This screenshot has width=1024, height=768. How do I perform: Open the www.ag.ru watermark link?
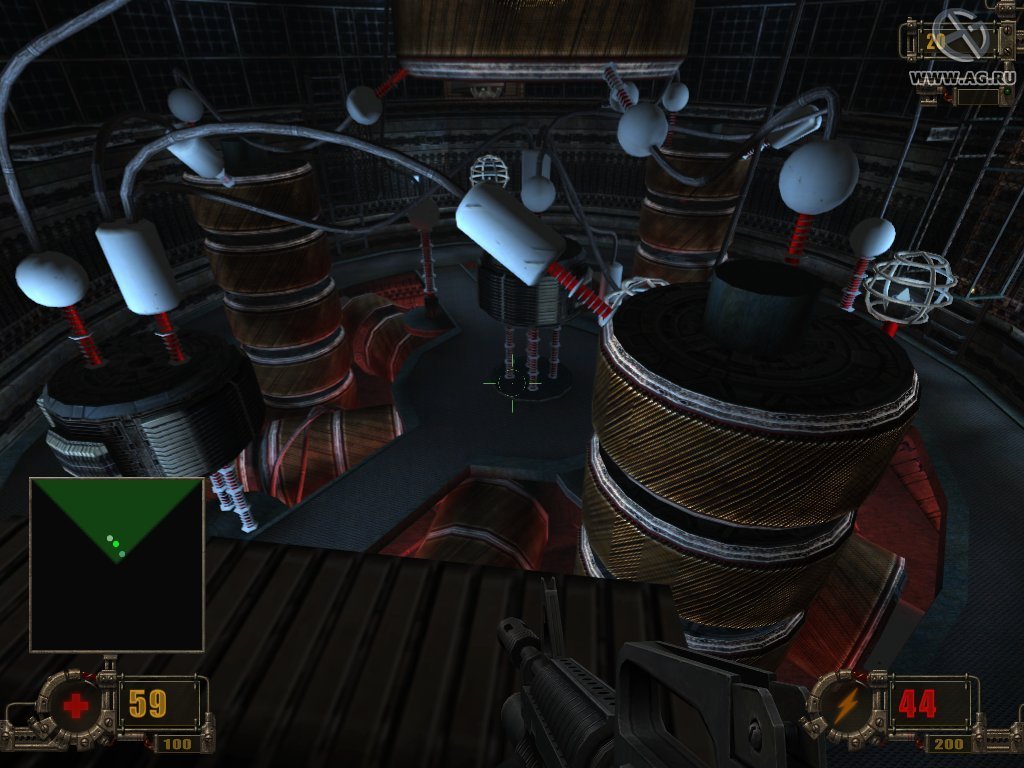coord(961,76)
